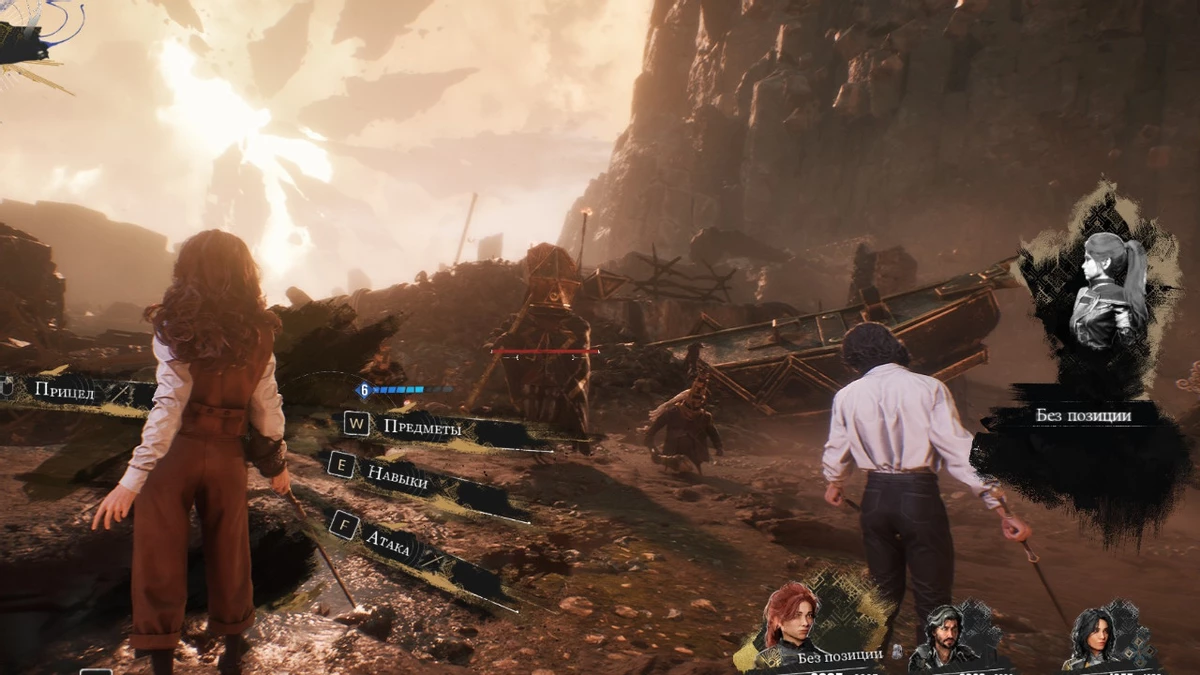Select the Предметы (Items) command

pyautogui.click(x=421, y=427)
